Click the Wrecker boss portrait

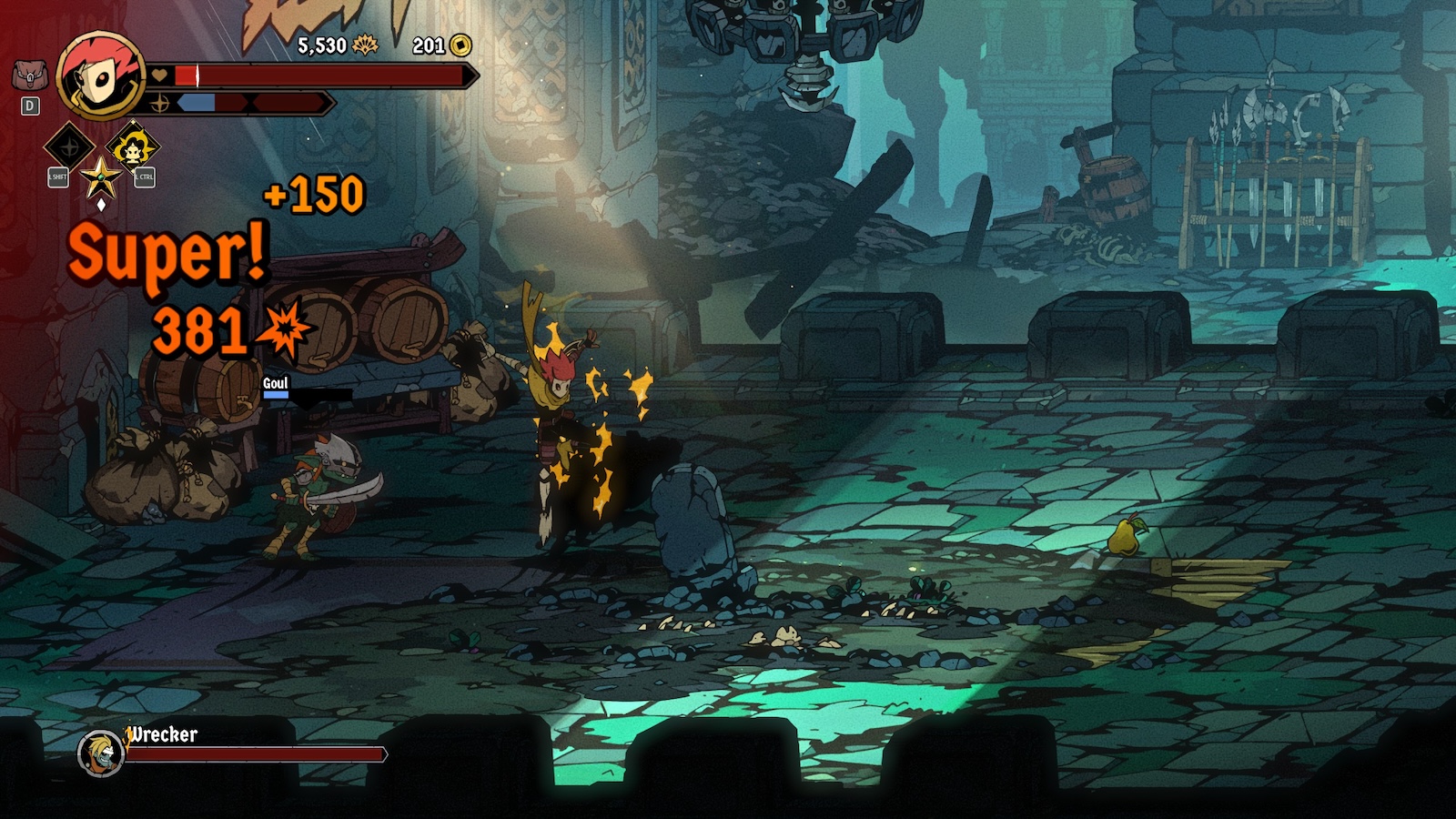tap(100, 753)
